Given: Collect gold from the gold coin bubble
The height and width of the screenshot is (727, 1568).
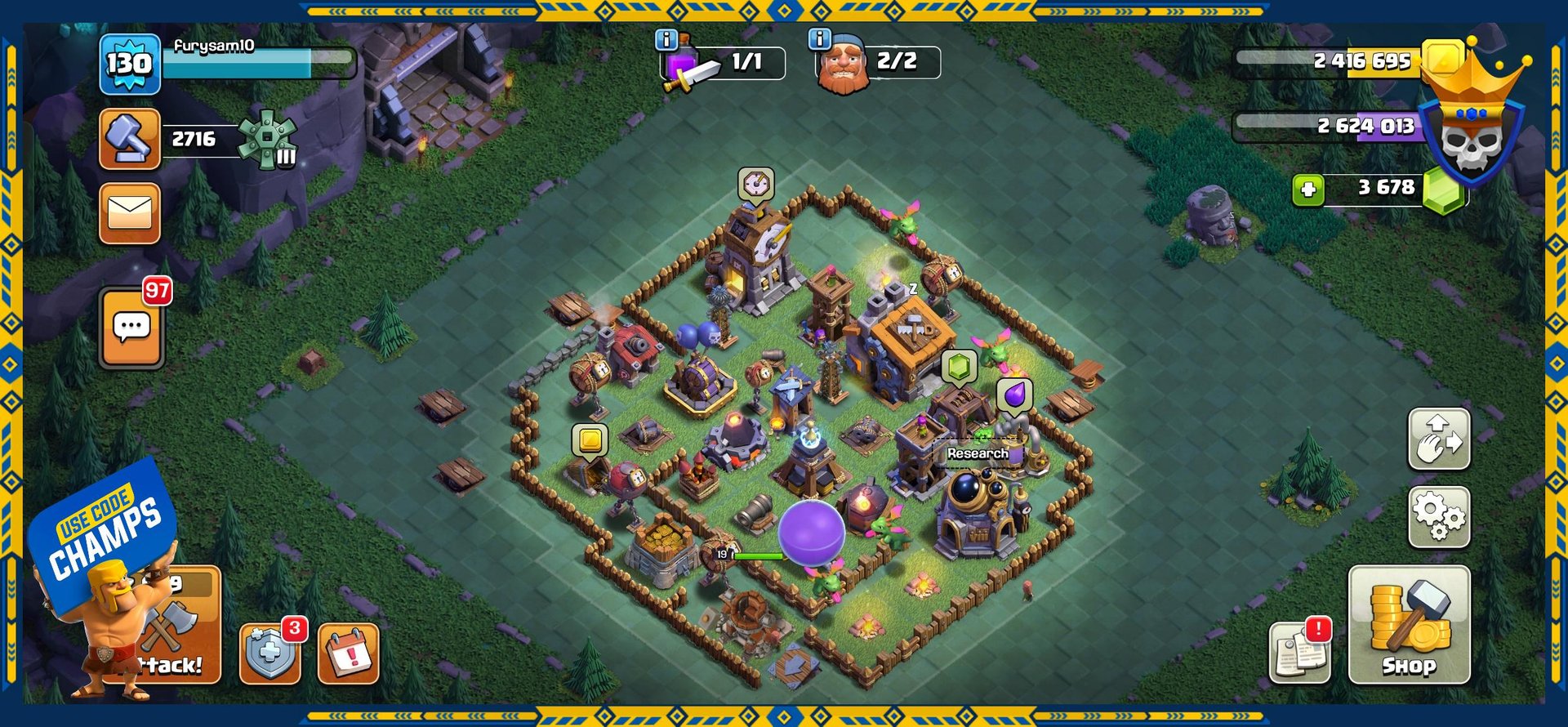Looking at the screenshot, I should (590, 440).
